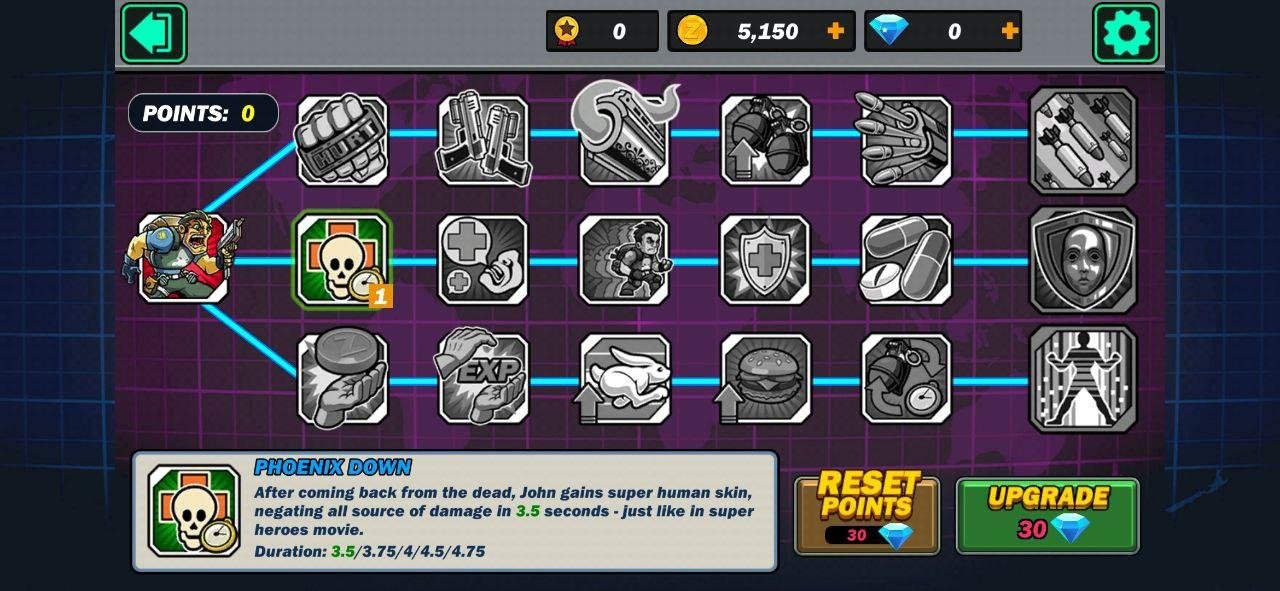1280x591 pixels.
Task: Choose the dual pistols skill
Action: (483, 140)
